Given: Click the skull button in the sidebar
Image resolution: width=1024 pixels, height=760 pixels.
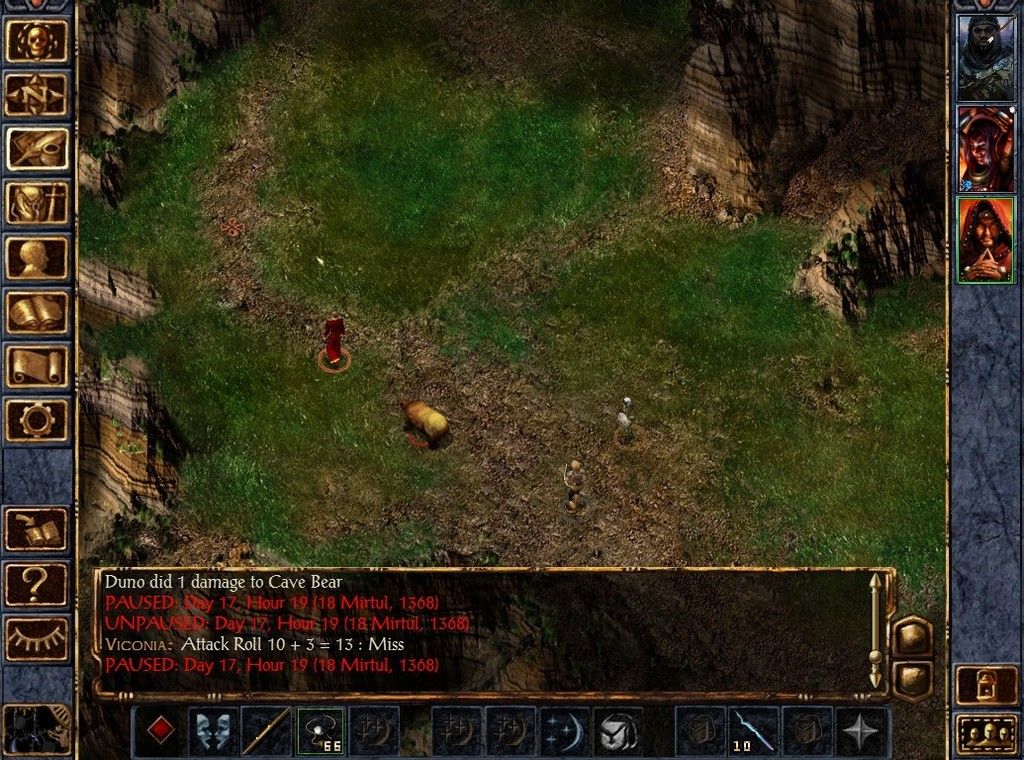Looking at the screenshot, I should pos(37,41).
